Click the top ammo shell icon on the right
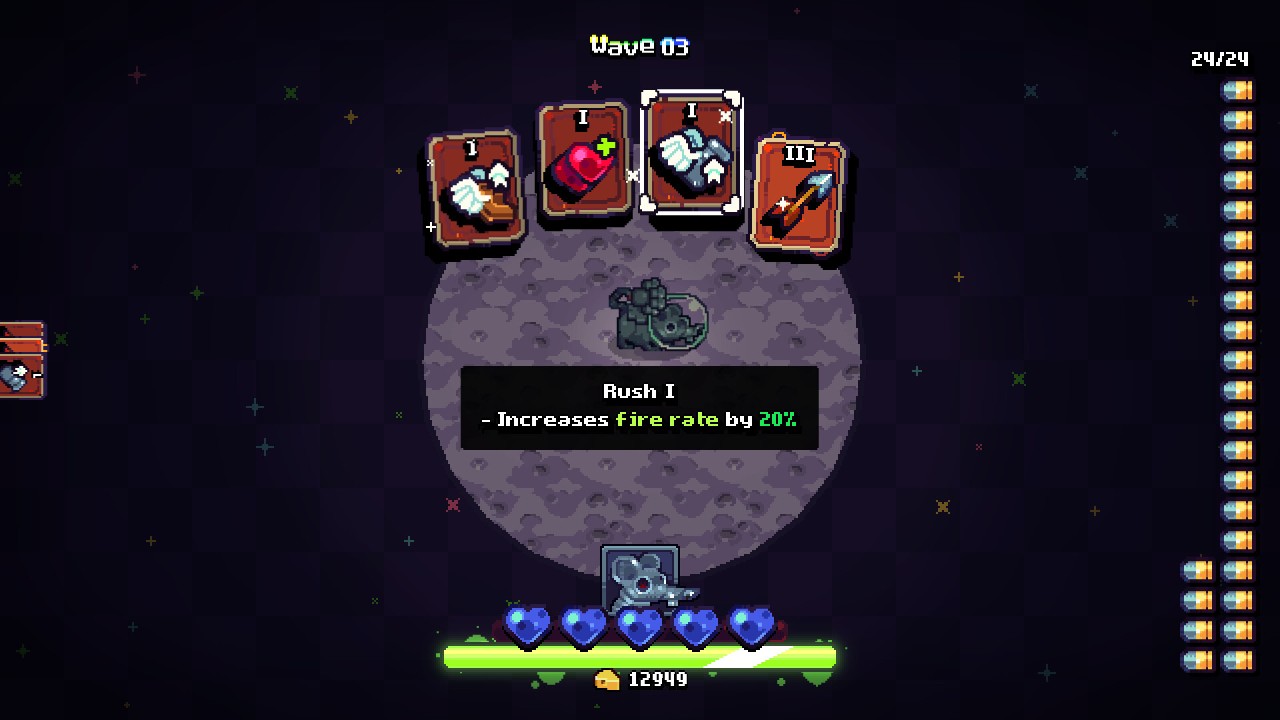This screenshot has height=720, width=1280. 1237,90
